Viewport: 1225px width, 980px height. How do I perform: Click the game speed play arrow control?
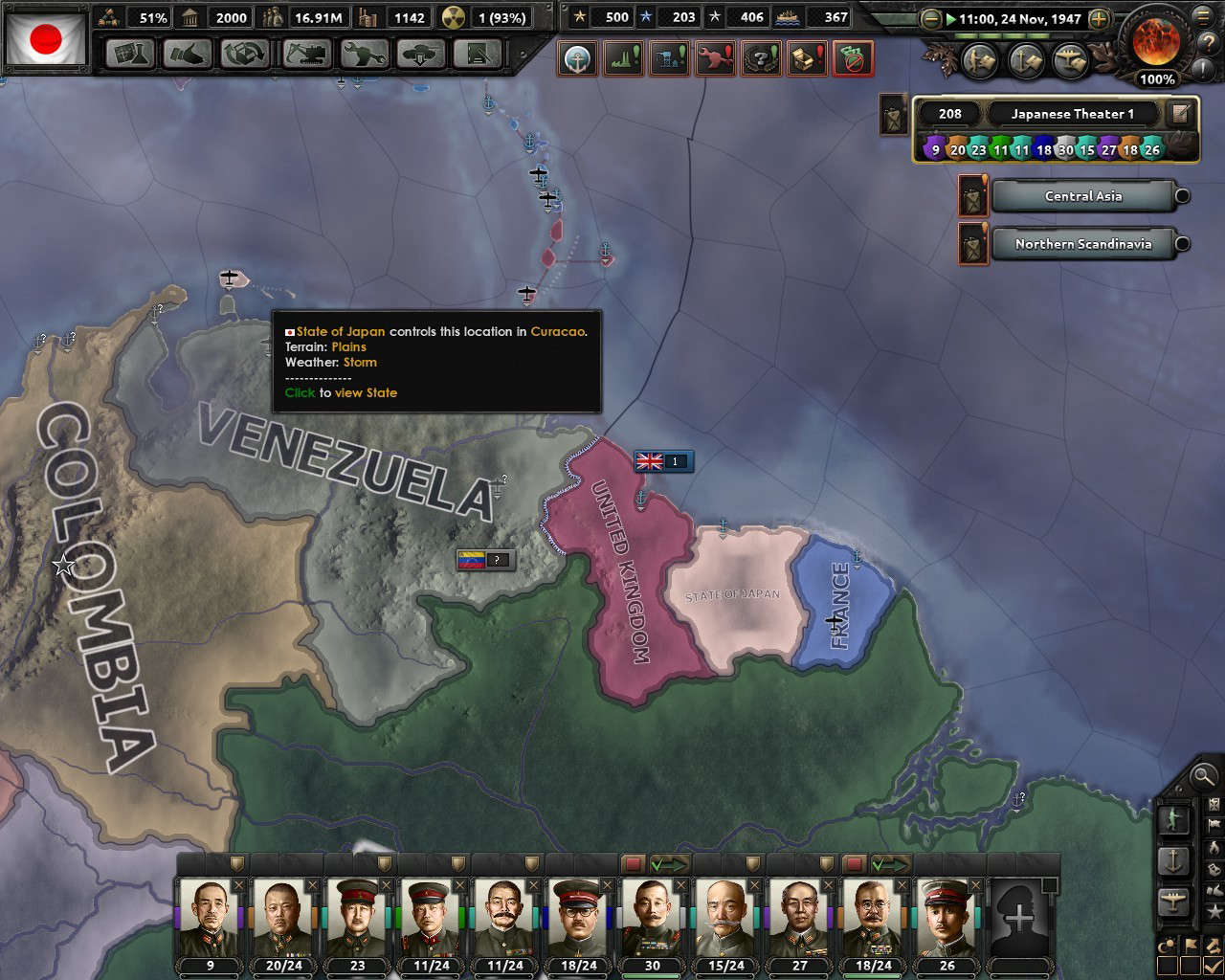(948, 17)
